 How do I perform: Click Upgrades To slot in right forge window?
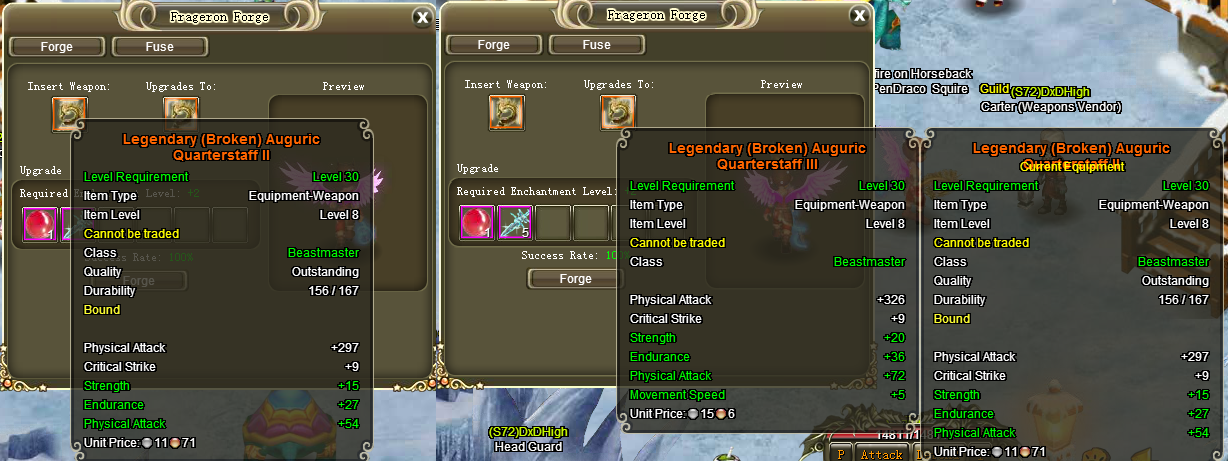(618, 112)
